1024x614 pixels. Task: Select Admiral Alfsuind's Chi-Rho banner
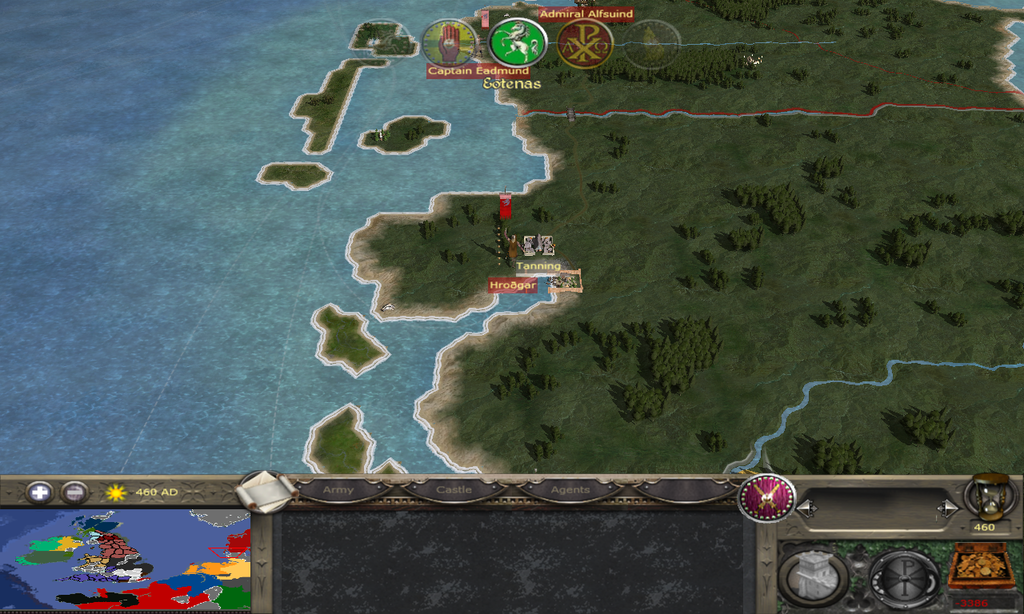coord(584,44)
